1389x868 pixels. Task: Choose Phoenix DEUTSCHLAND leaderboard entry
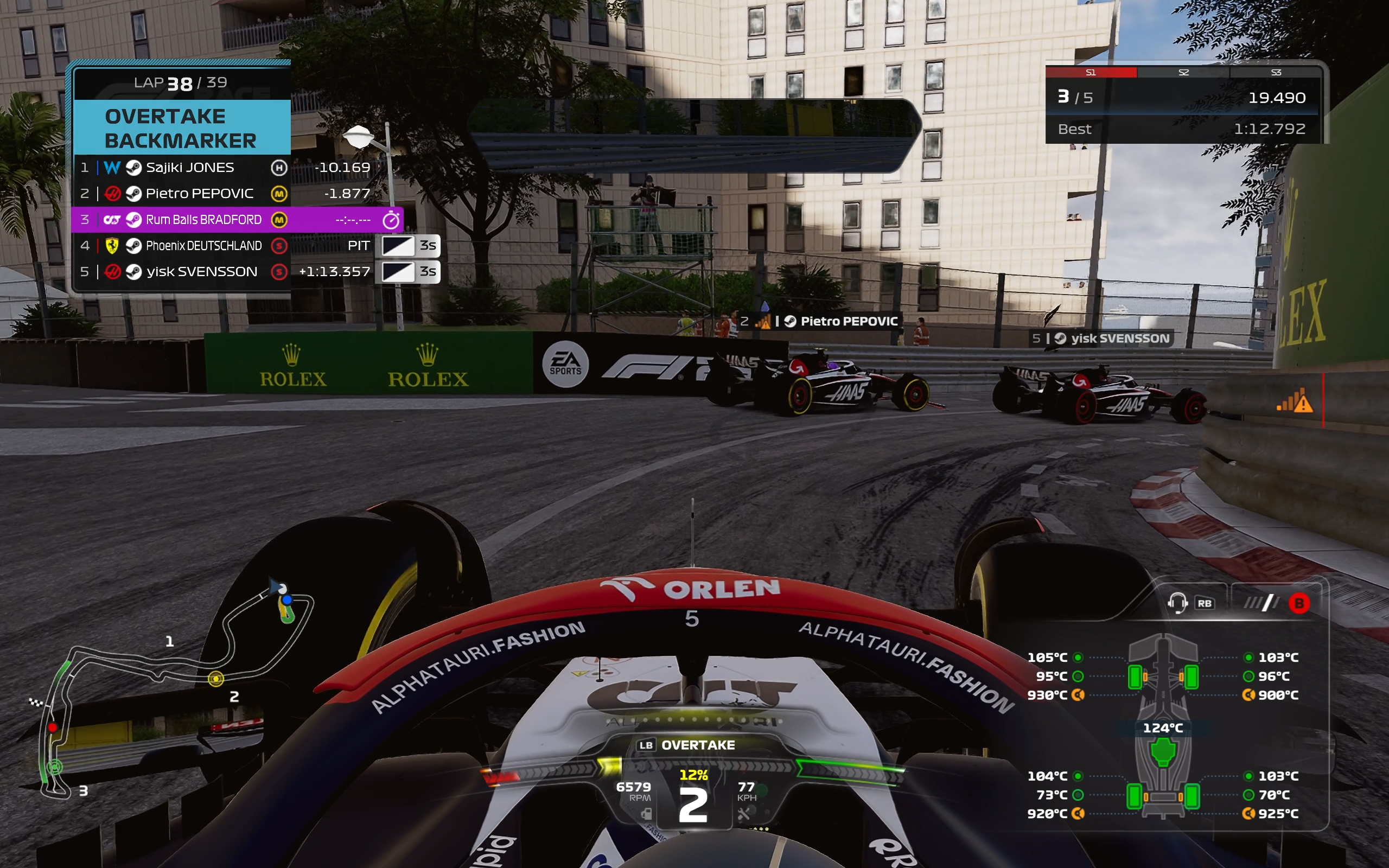tap(203, 246)
